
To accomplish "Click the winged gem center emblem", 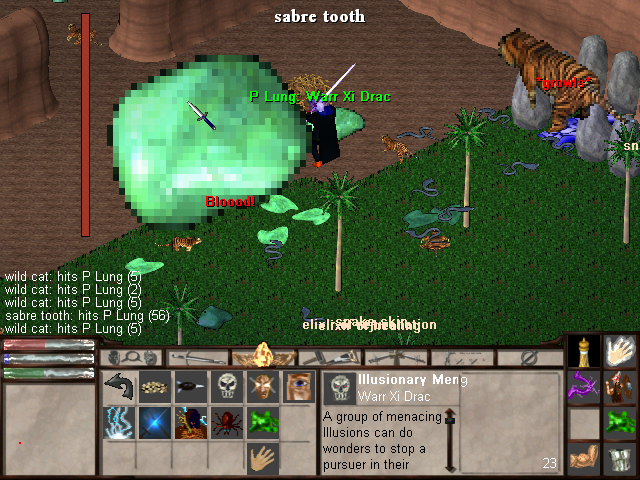I will (264, 356).
